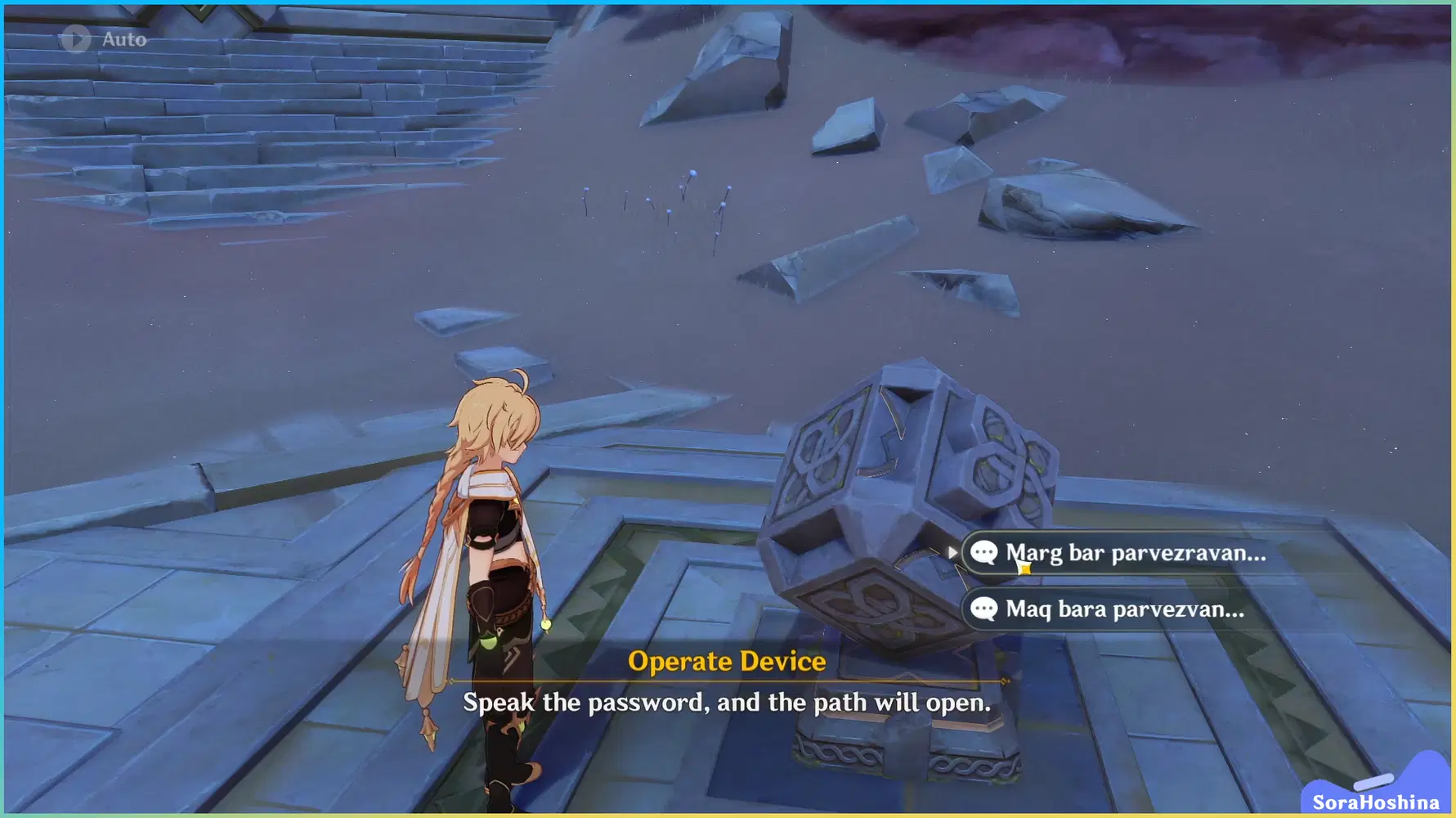Viewport: 1456px width, 818px height.
Task: Click the circular play button next to Auto
Action: pyautogui.click(x=77, y=38)
